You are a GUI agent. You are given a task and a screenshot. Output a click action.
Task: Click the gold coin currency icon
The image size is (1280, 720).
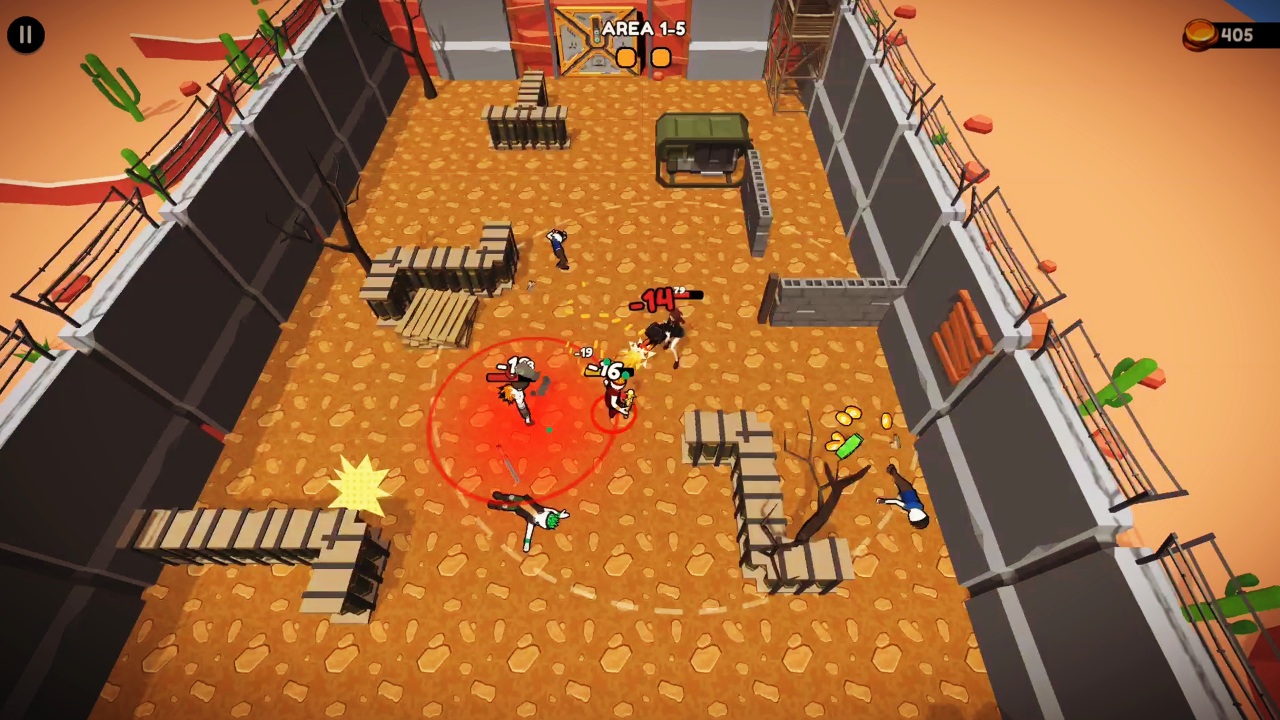pyautogui.click(x=1198, y=34)
